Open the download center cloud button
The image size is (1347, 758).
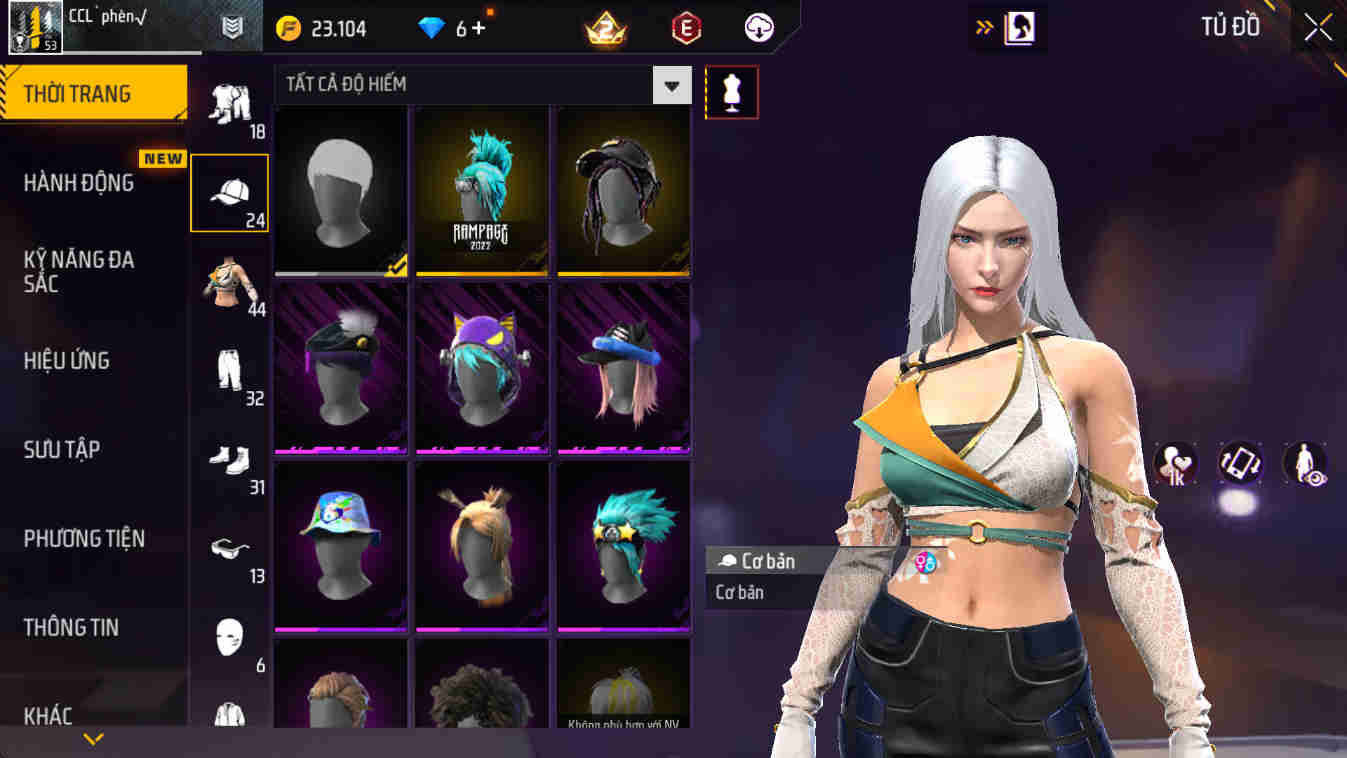757,27
